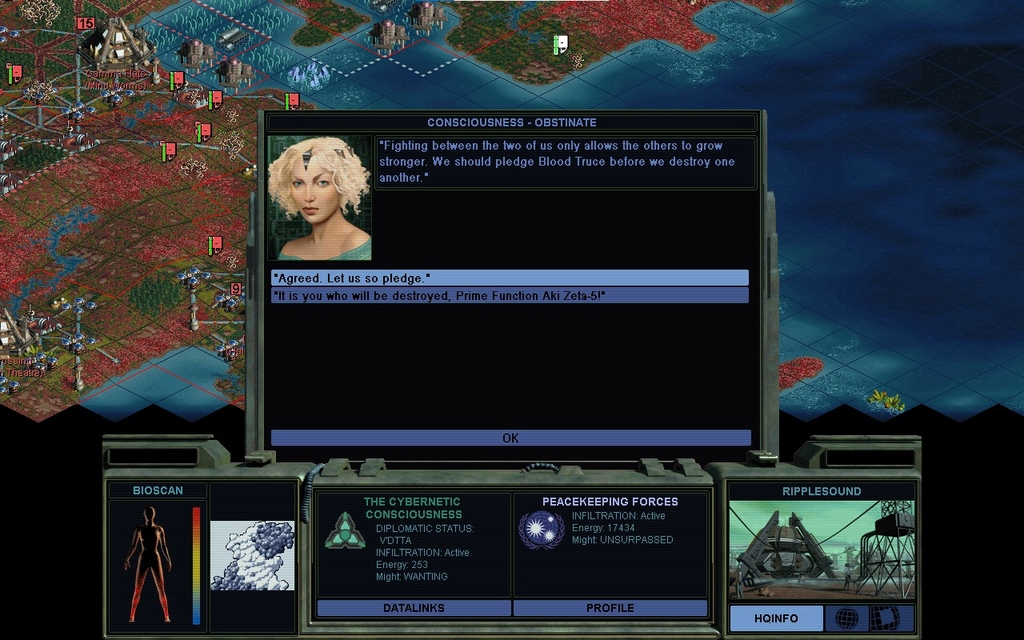
Task: Switch to the wireframe globe view
Action: click(x=846, y=618)
